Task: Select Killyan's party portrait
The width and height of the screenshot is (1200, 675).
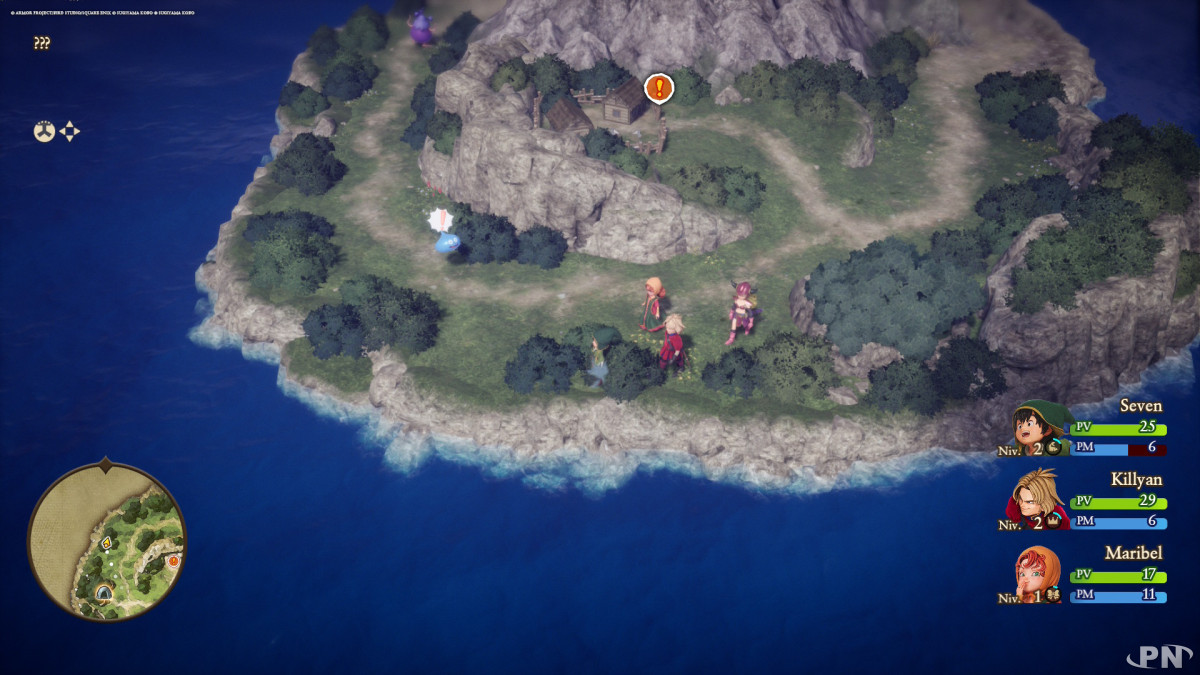Action: coord(1039,497)
